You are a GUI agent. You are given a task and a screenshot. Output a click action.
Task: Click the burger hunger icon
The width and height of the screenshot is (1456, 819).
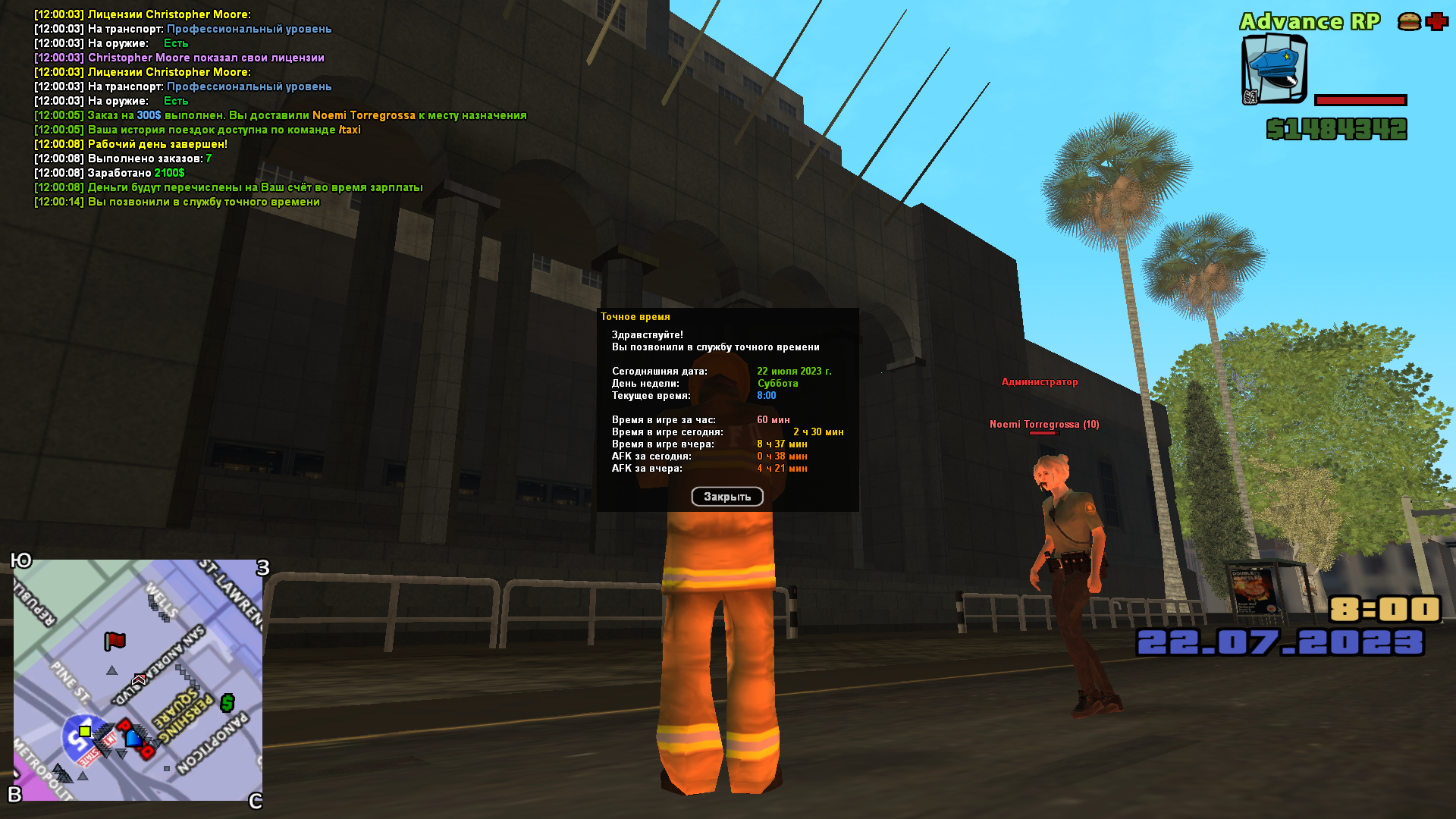pyautogui.click(x=1409, y=22)
